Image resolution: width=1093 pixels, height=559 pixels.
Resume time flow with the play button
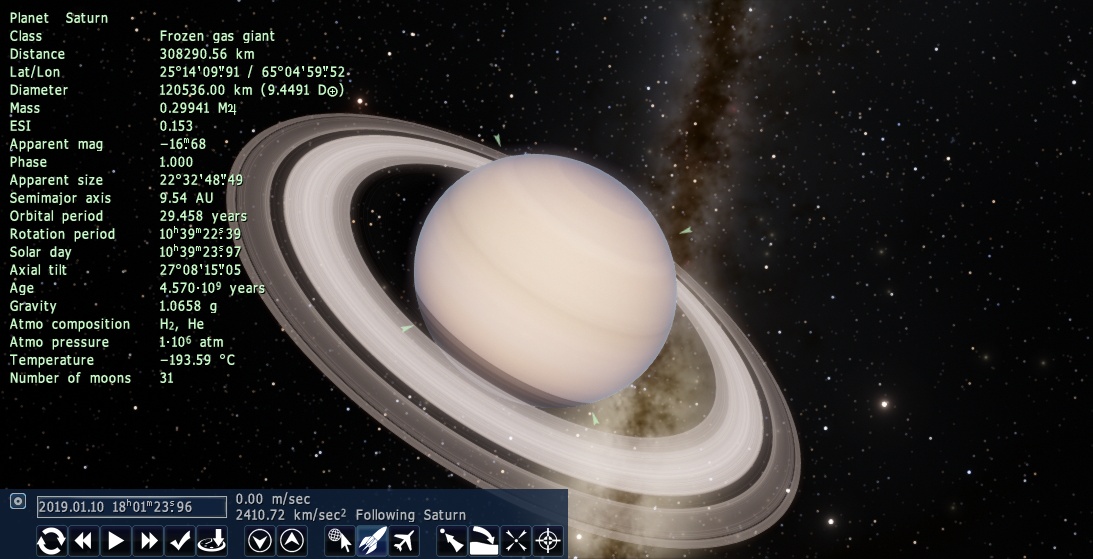click(x=116, y=541)
